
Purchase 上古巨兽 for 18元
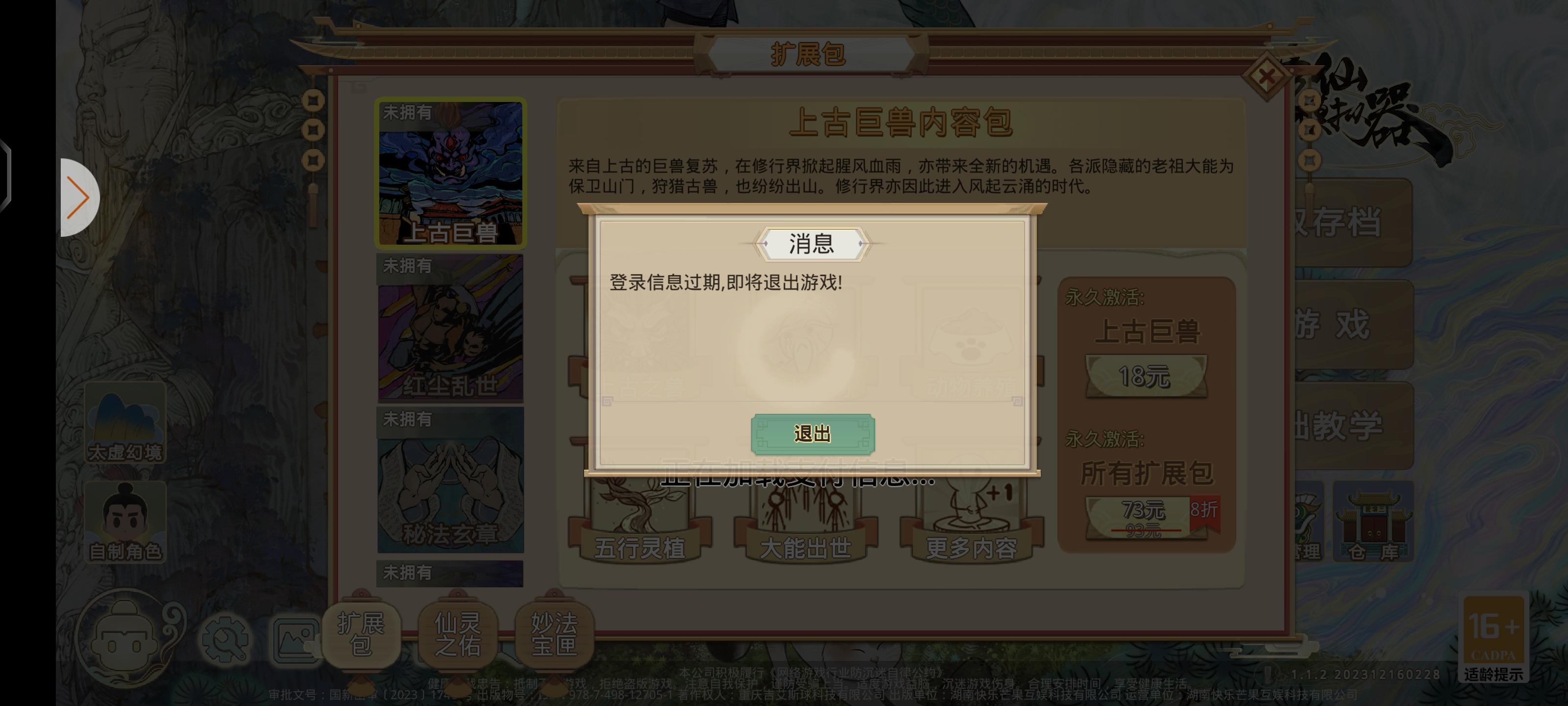coord(1146,375)
